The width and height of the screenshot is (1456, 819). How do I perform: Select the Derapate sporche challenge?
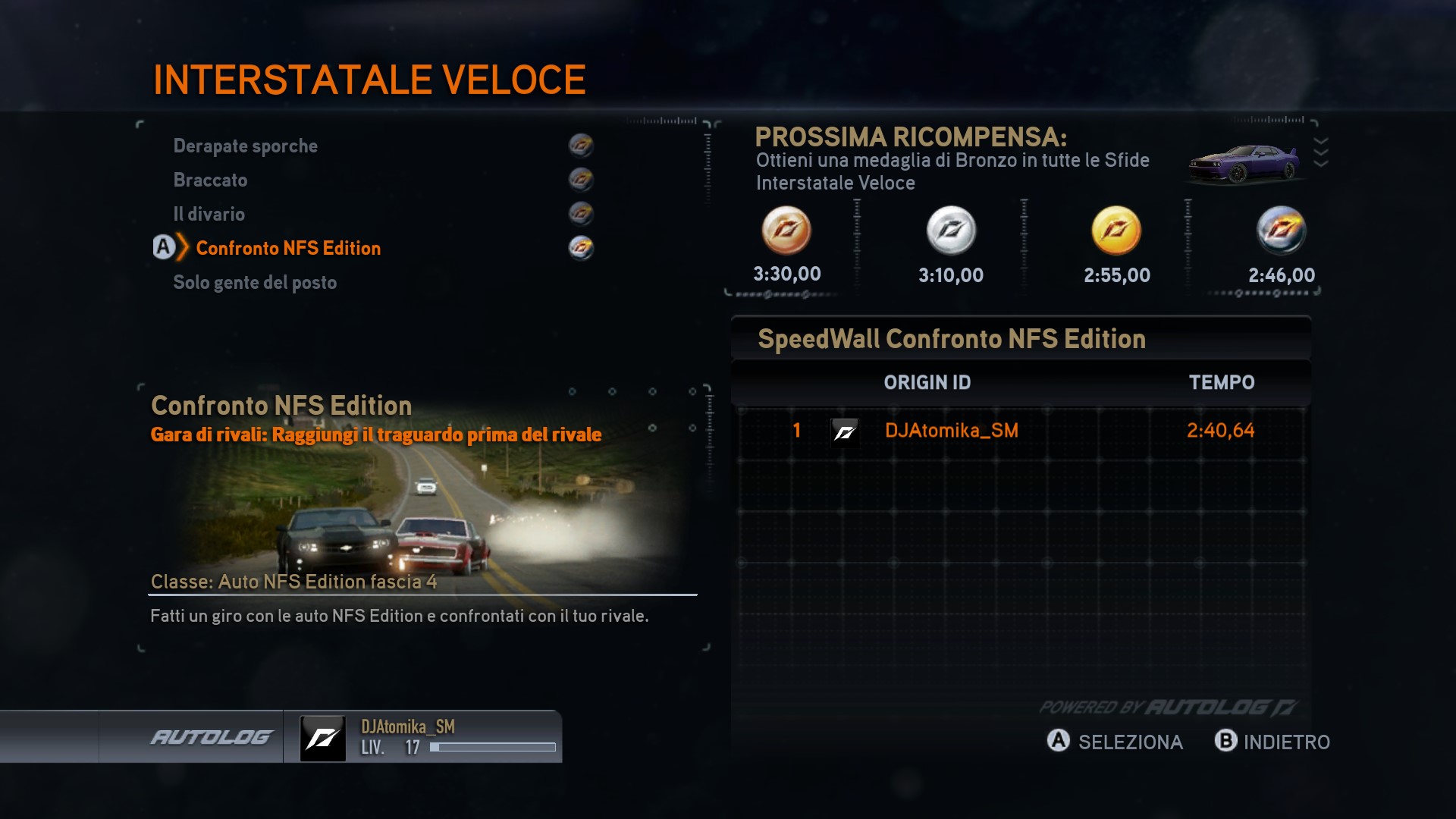(246, 146)
